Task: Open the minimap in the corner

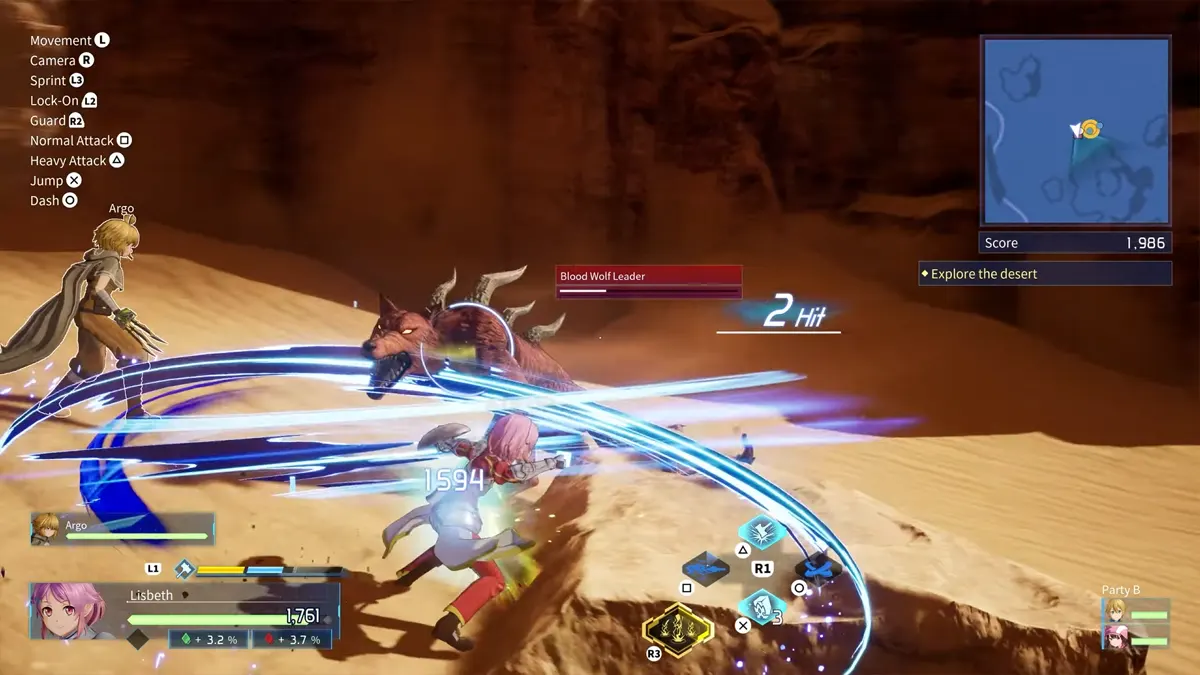Action: tap(1075, 131)
